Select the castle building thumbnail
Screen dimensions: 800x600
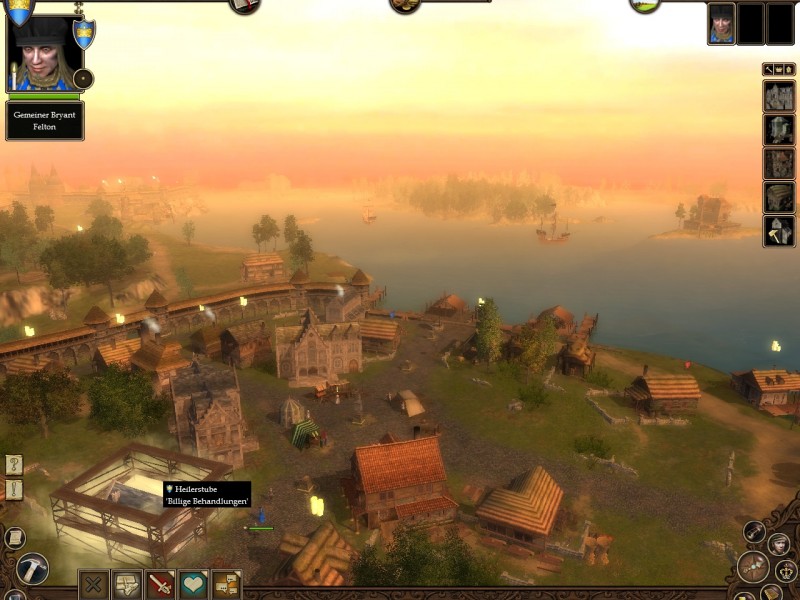tap(779, 97)
